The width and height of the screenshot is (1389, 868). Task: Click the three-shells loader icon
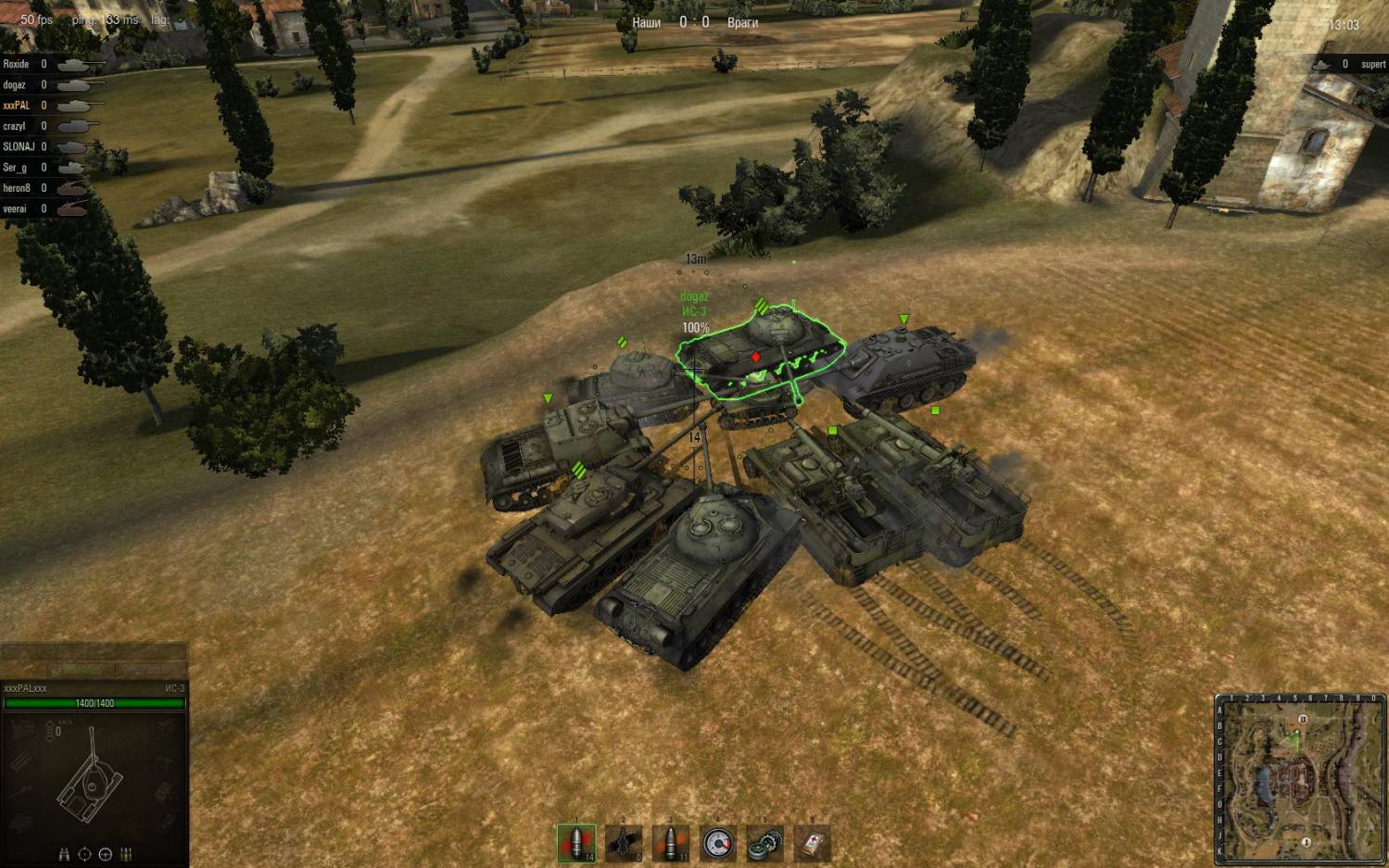pos(127,854)
